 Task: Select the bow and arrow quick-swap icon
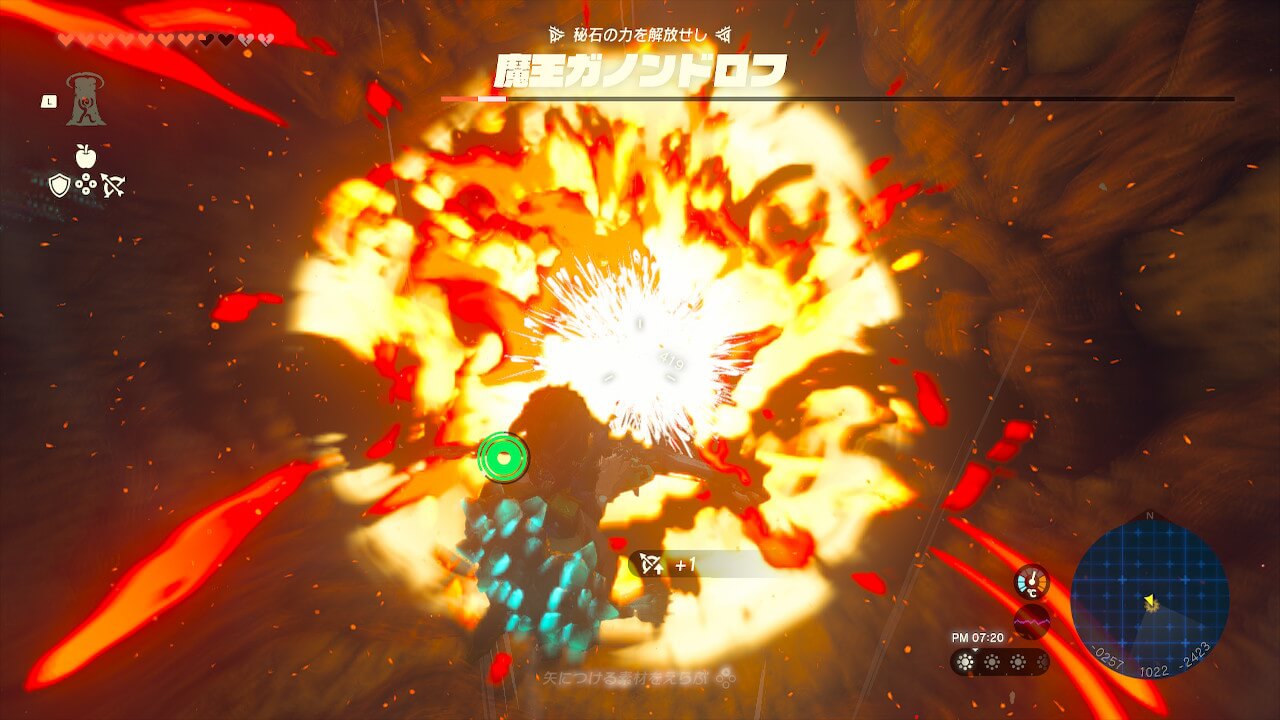click(112, 185)
